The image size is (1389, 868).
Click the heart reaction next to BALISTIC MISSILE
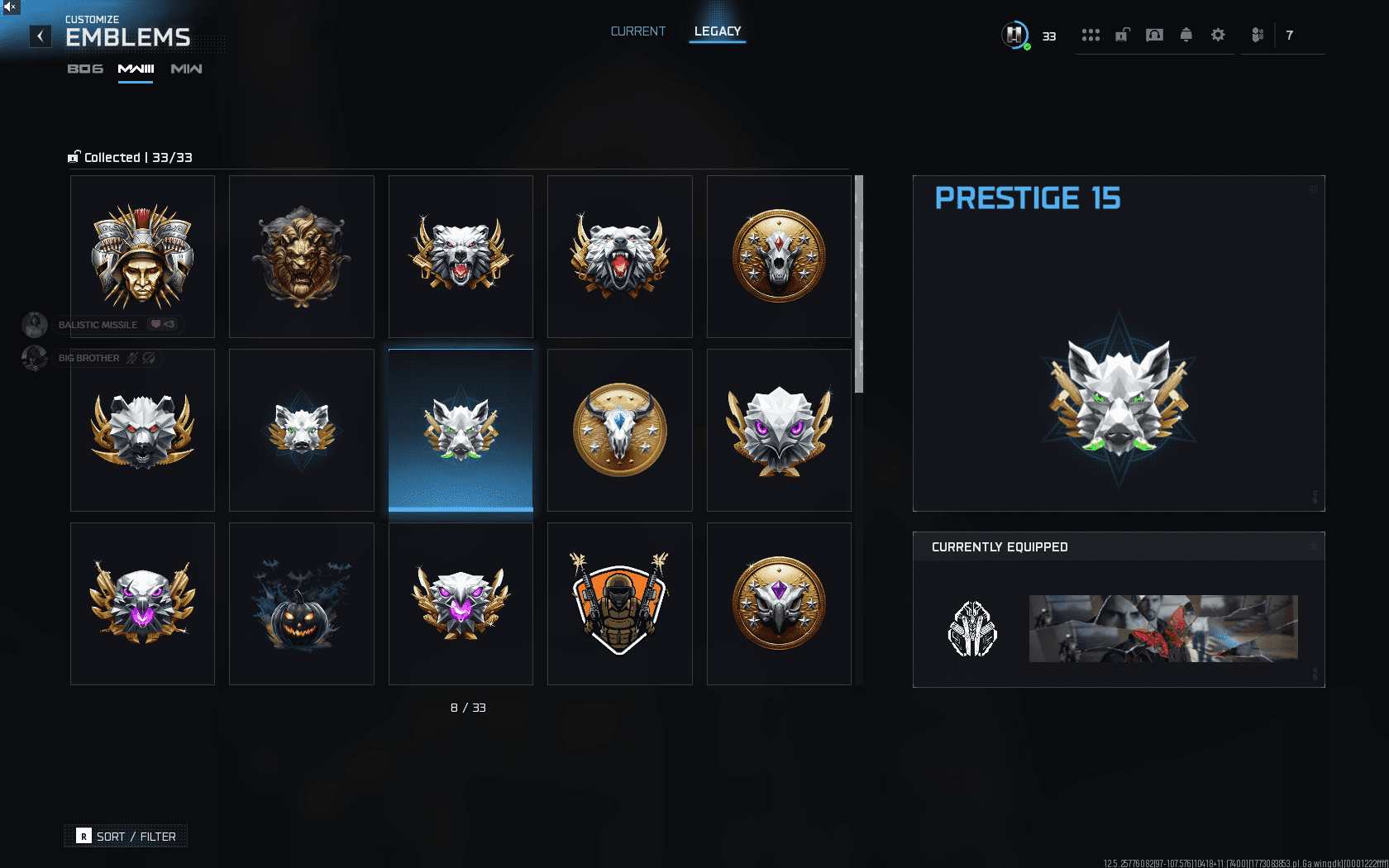click(x=157, y=324)
